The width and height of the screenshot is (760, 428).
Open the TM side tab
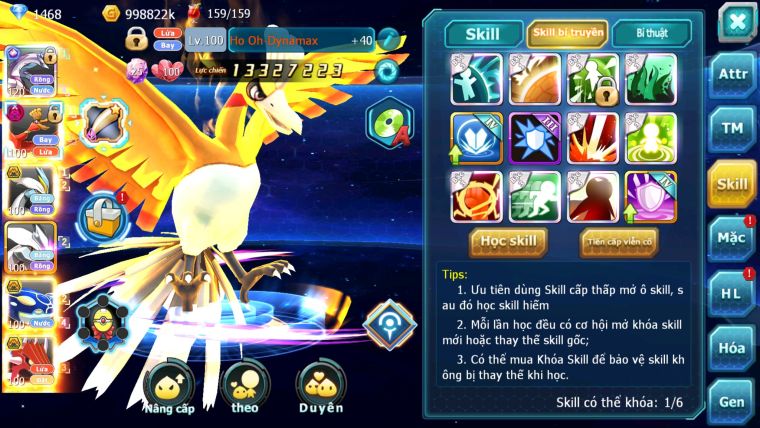(731, 128)
